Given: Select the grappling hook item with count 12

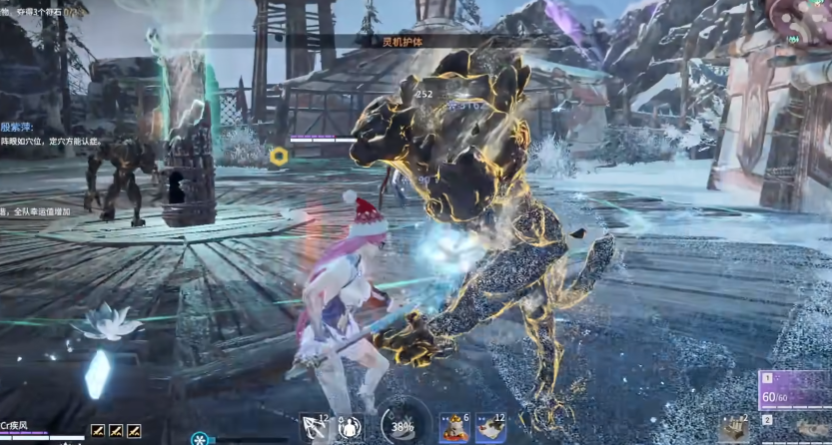Looking at the screenshot, I should pos(315,428).
